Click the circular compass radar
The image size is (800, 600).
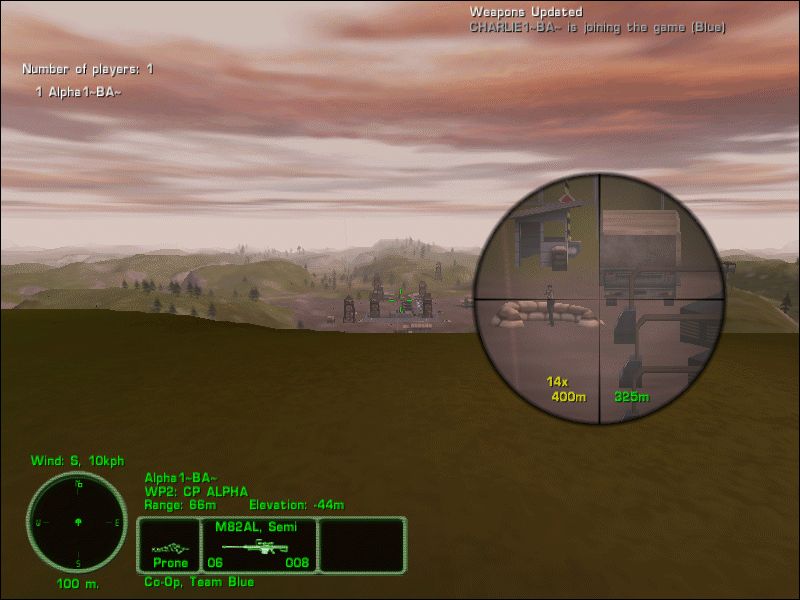click(x=77, y=522)
